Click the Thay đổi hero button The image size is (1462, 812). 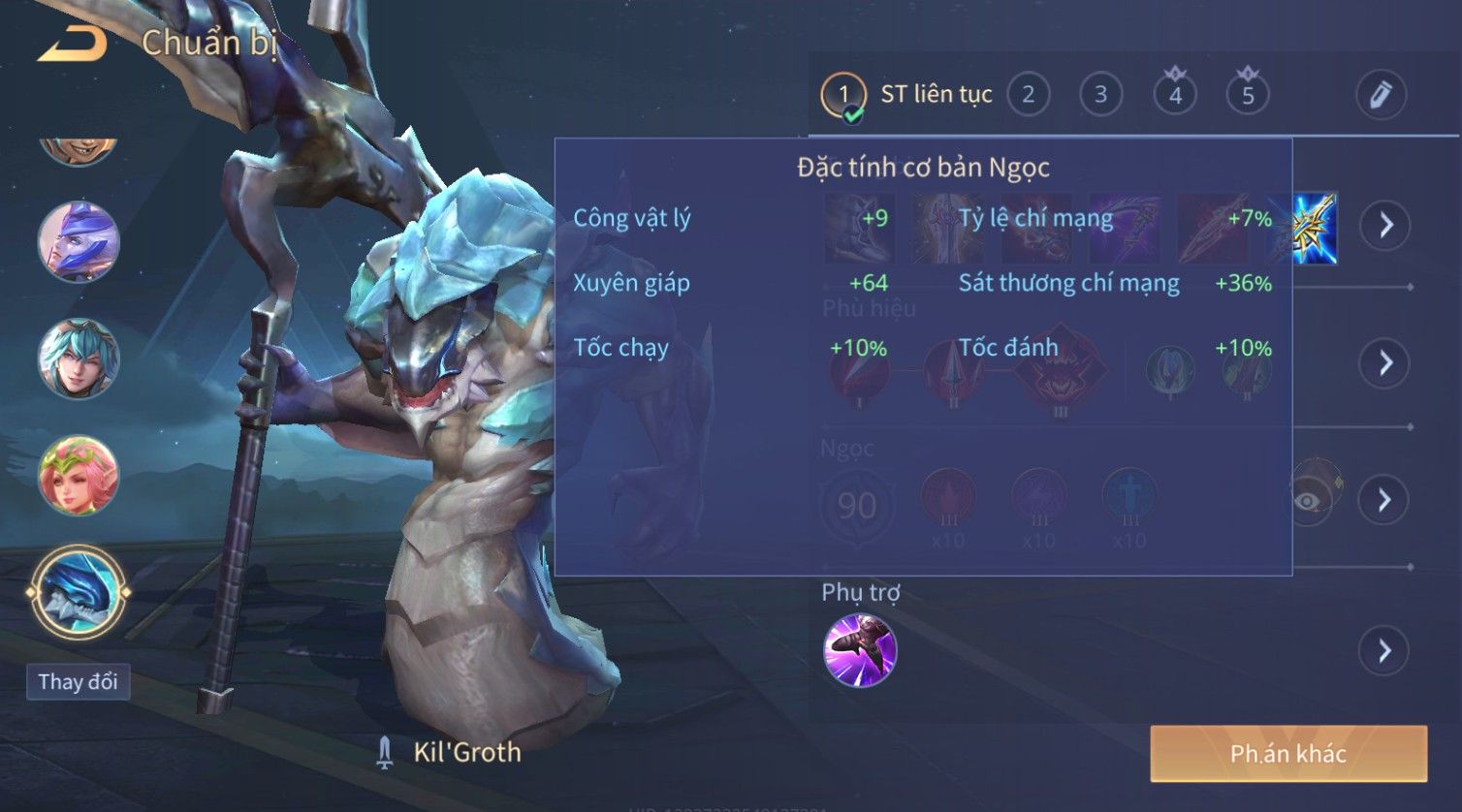click(78, 681)
